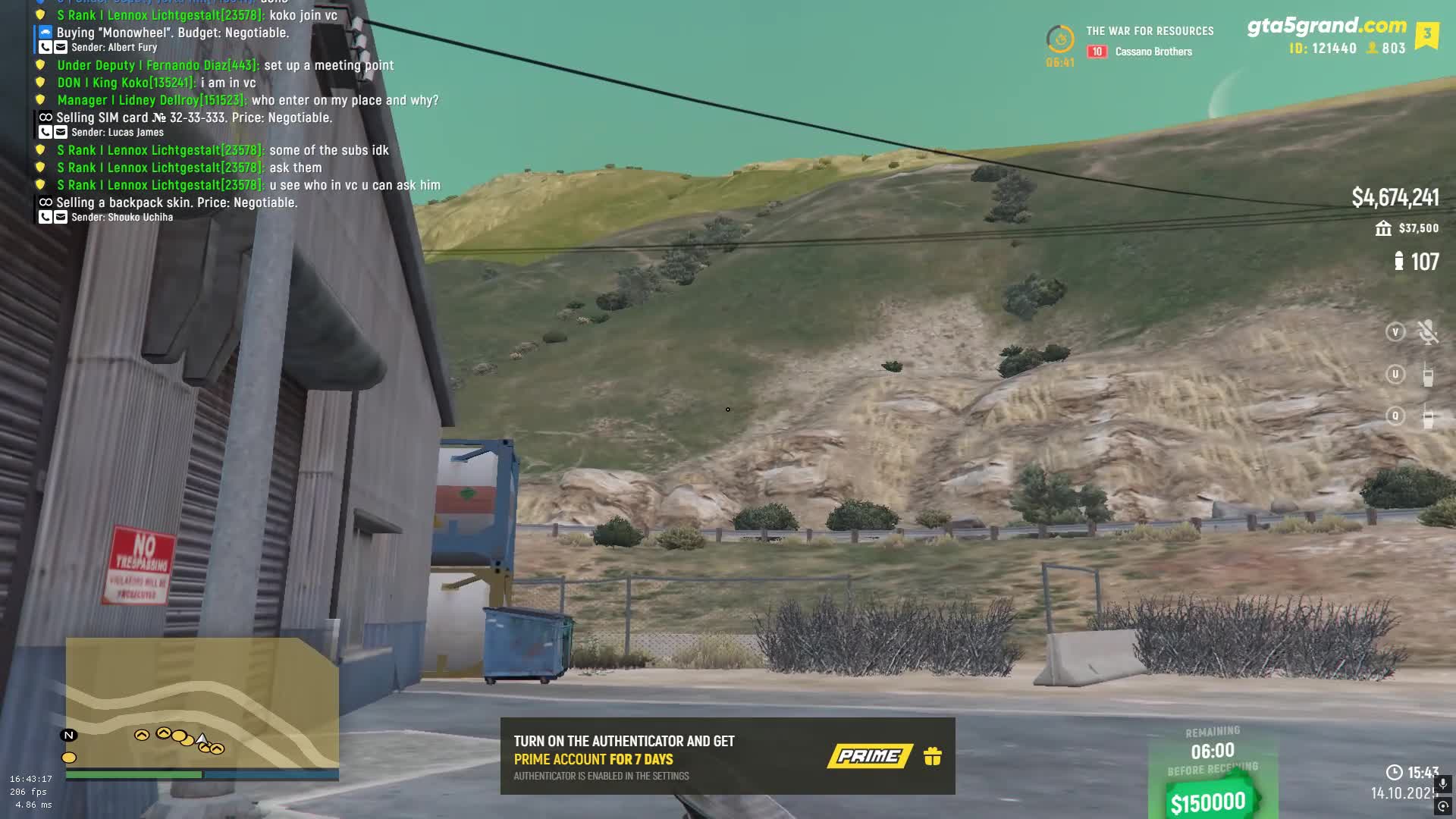Image resolution: width=1456 pixels, height=819 pixels.
Task: Click the yellow gift icon on Prime banner
Action: pyautogui.click(x=933, y=756)
